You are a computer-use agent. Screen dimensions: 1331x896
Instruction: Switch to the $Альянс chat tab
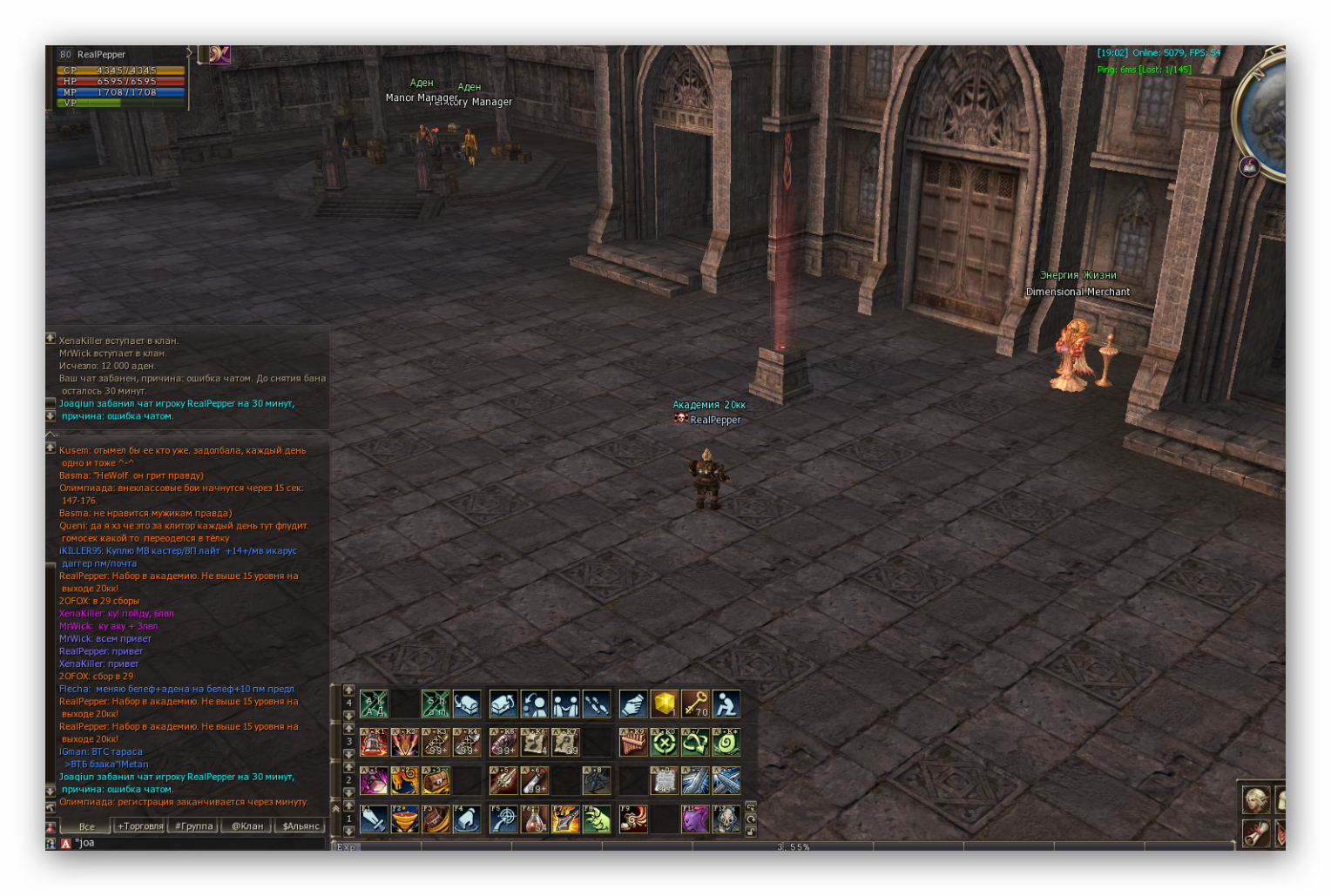[x=301, y=826]
